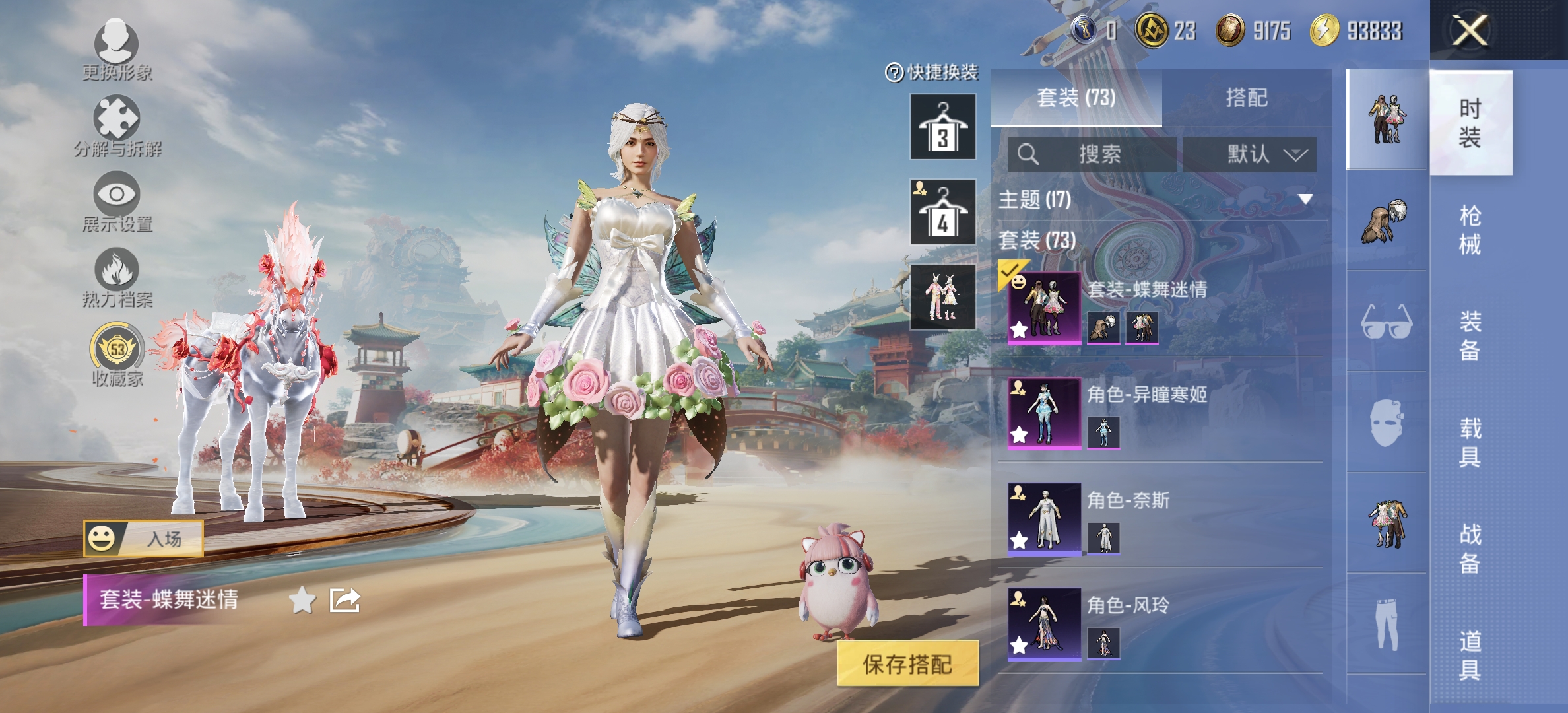Switch to the 搭配 tab
The height and width of the screenshot is (713, 1568).
[1249, 97]
